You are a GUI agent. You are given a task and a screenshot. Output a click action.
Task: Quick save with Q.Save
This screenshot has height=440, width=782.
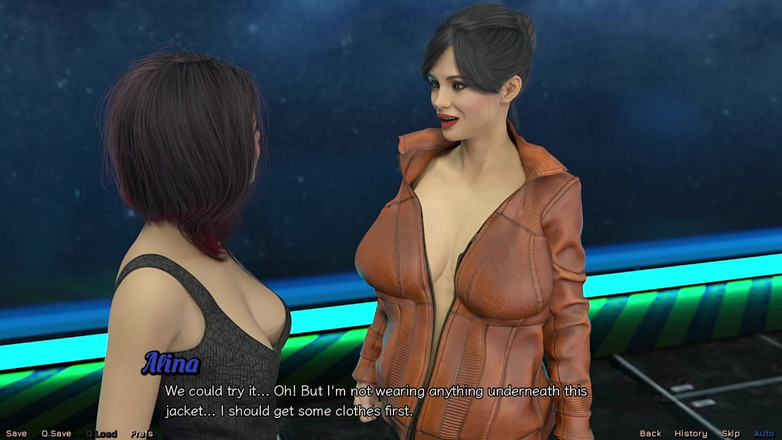click(56, 434)
